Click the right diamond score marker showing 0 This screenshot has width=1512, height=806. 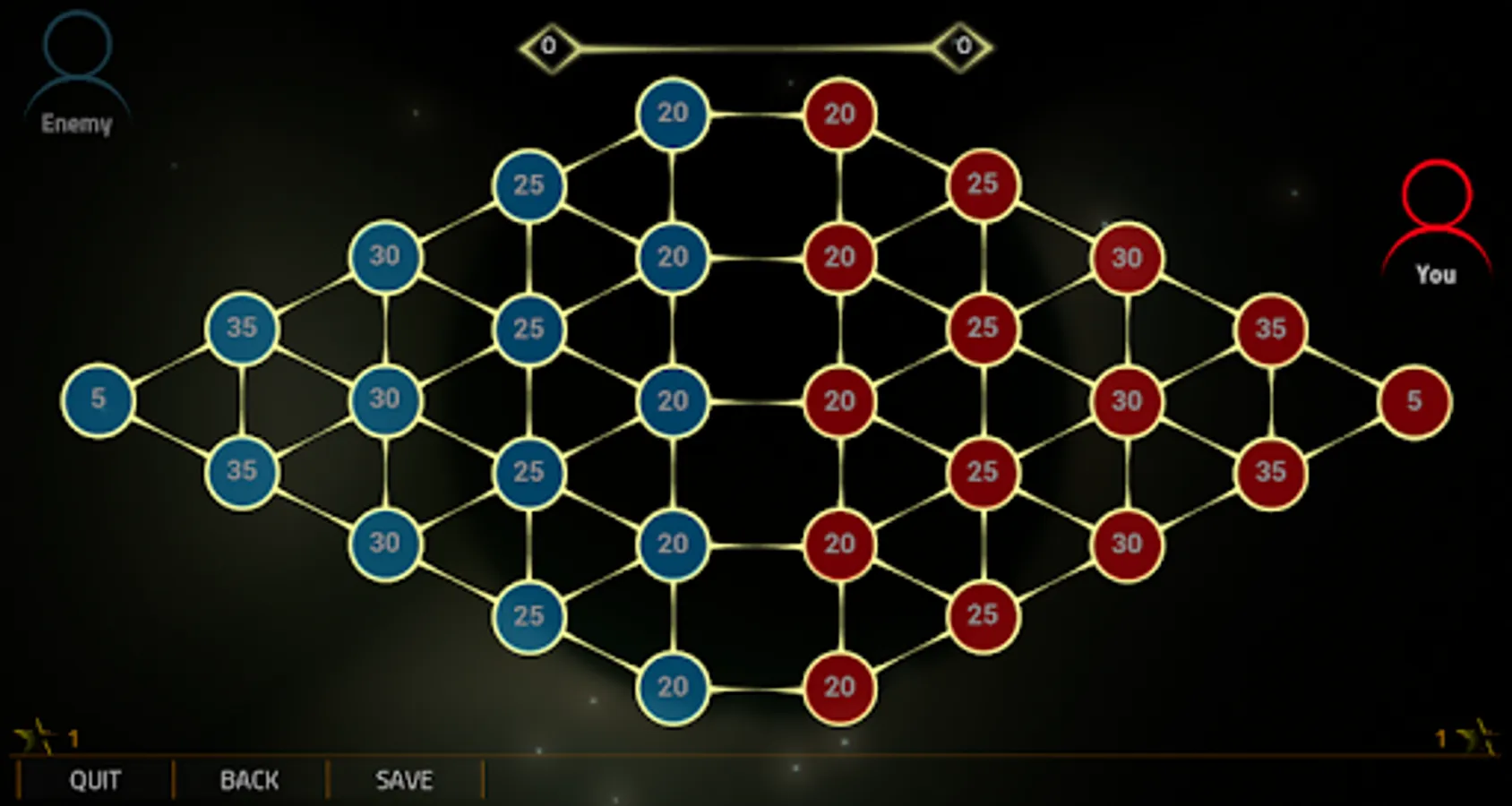tap(962, 45)
